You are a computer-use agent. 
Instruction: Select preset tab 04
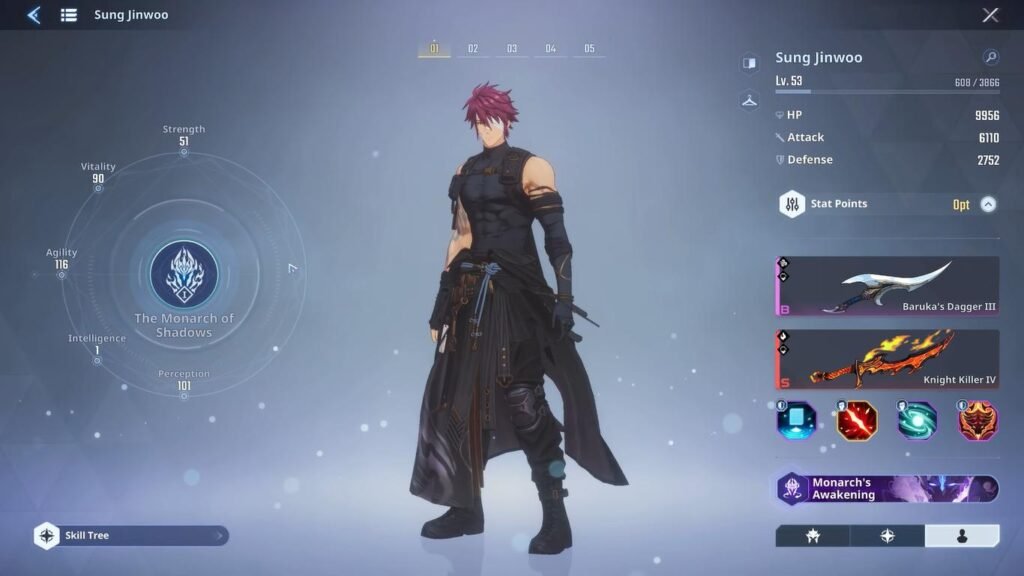click(x=551, y=49)
